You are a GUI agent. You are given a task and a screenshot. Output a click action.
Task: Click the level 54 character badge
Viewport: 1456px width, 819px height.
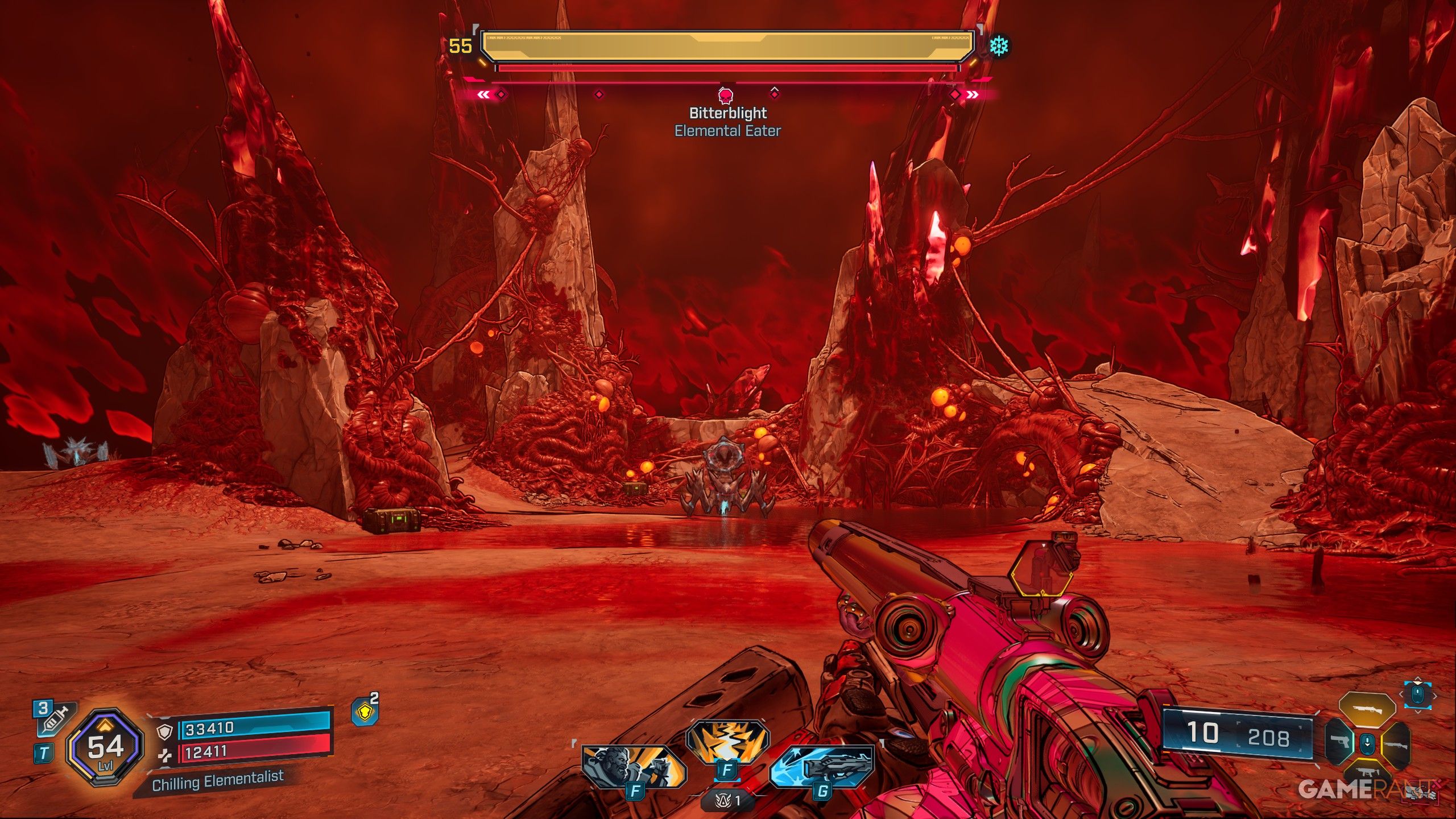pyautogui.click(x=105, y=747)
